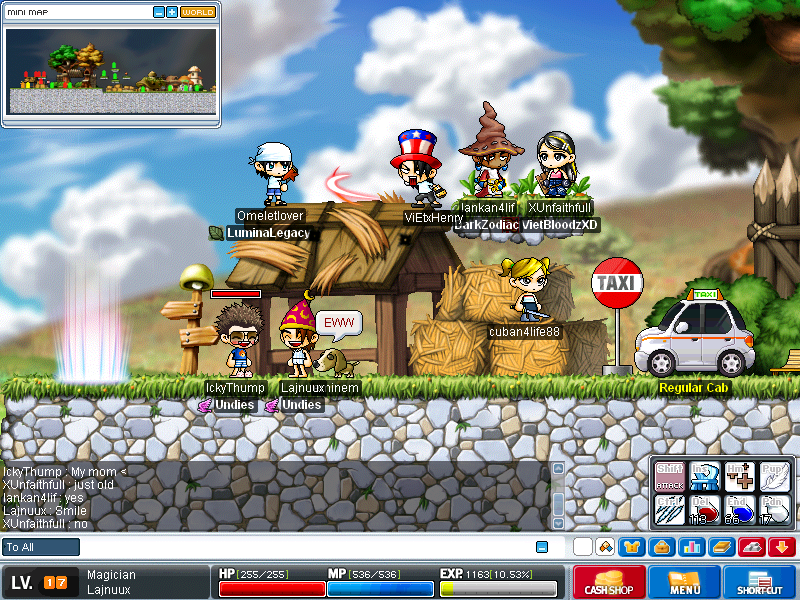Use the red potion in the Del slot

[705, 509]
